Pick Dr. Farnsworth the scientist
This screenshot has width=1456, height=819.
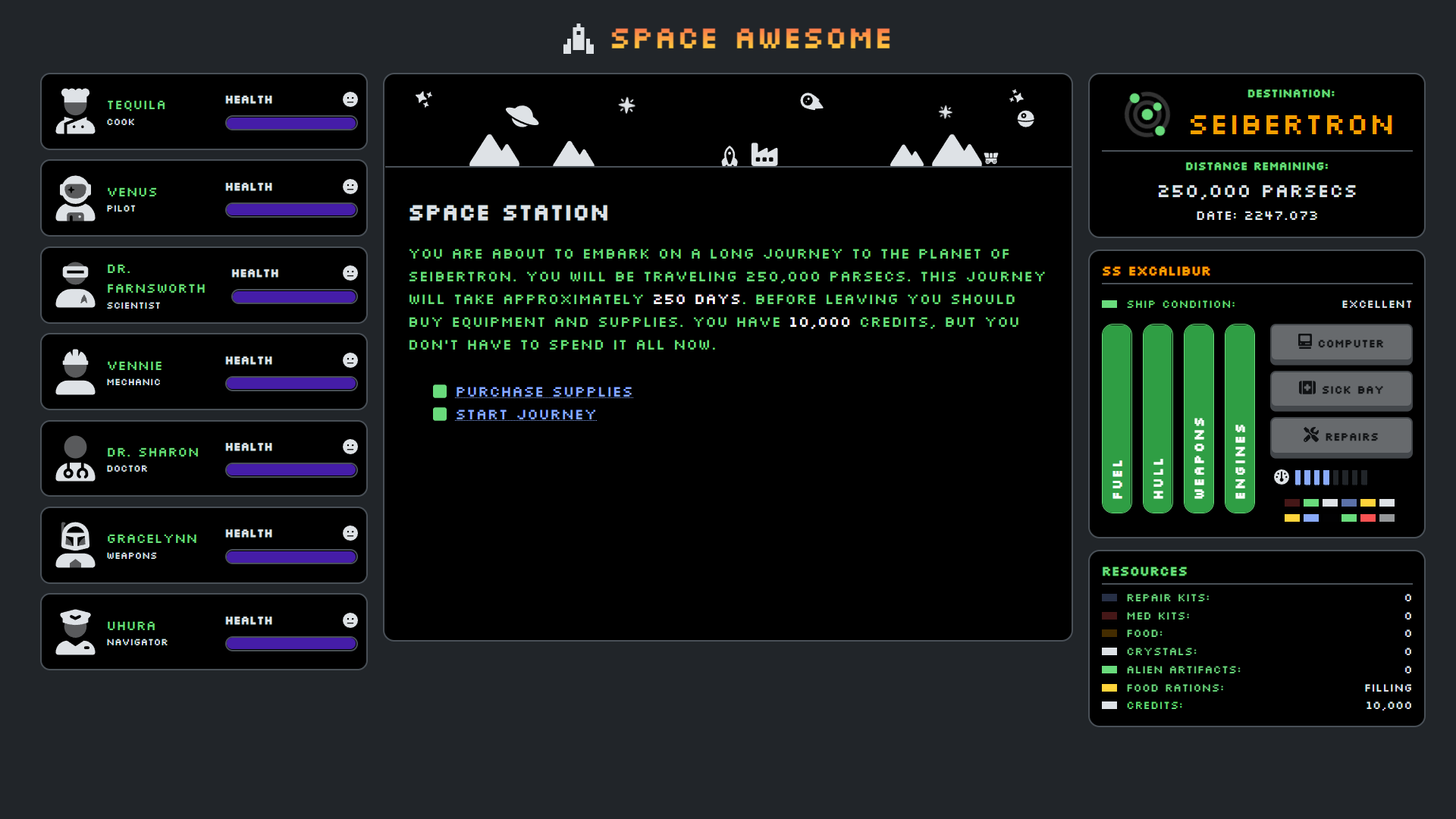pyautogui.click(x=203, y=285)
